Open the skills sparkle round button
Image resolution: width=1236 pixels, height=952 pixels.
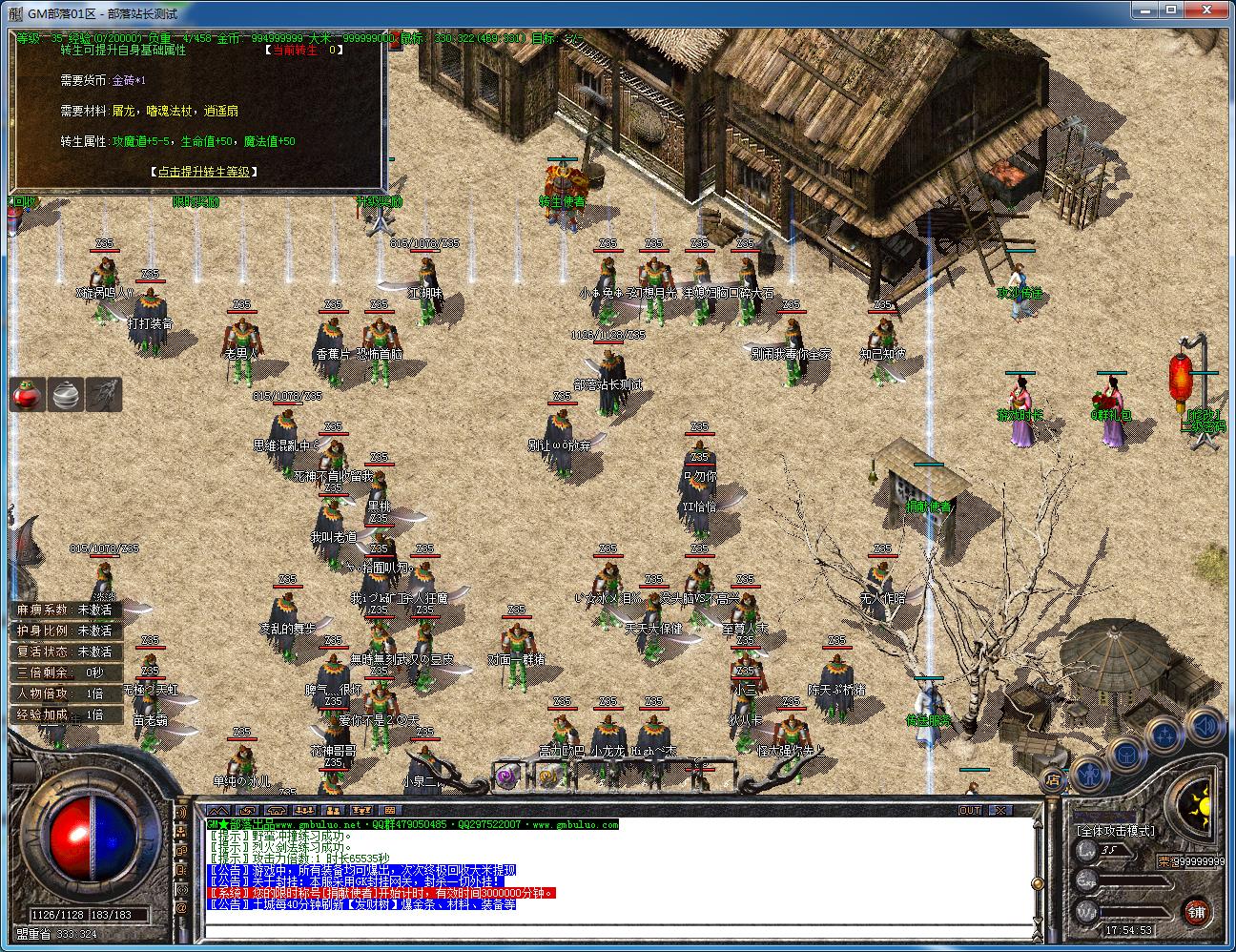[1165, 734]
